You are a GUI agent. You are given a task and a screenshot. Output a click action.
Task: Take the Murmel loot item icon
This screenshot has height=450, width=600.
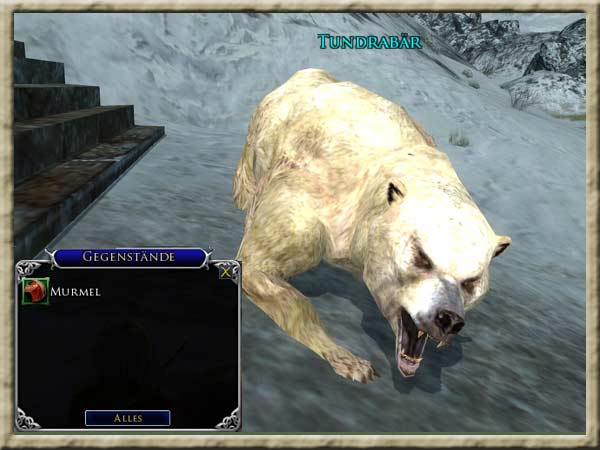(35, 291)
